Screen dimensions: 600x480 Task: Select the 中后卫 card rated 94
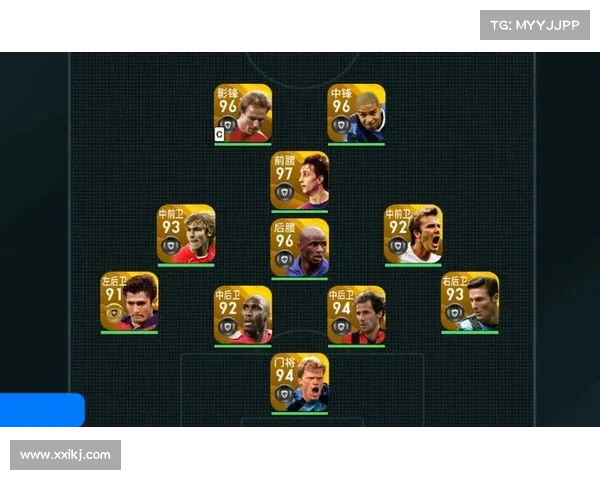(x=357, y=315)
